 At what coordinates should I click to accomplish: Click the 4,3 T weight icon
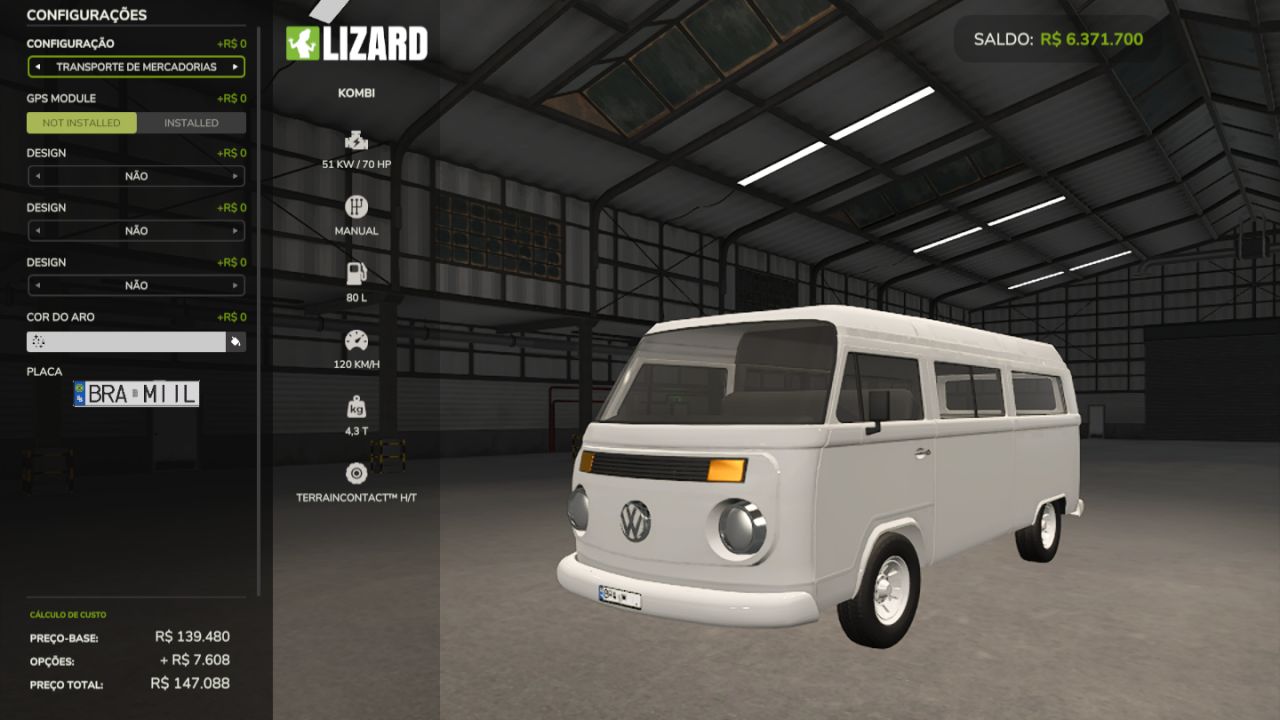click(x=356, y=405)
